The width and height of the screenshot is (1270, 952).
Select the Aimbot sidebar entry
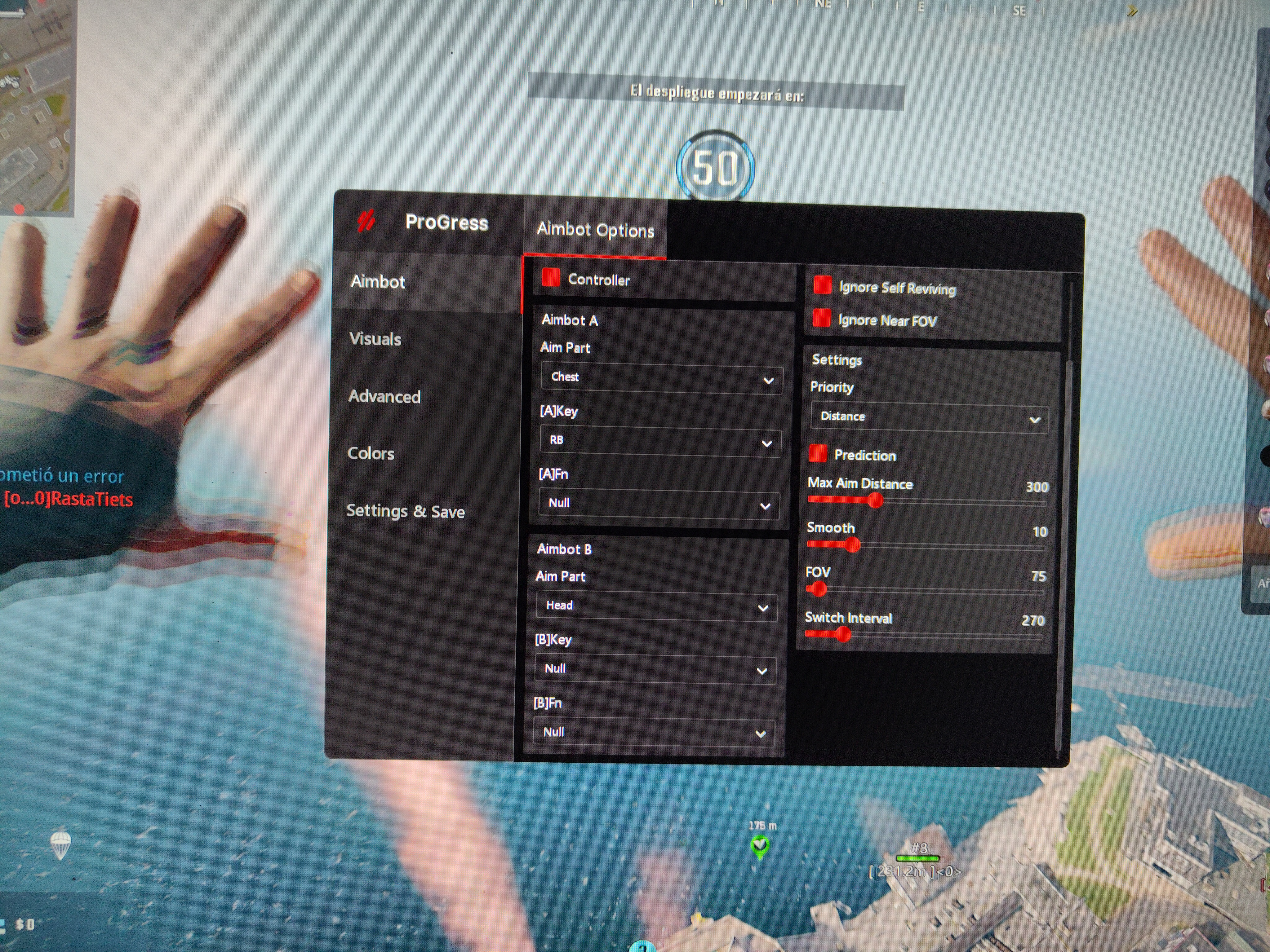378,282
